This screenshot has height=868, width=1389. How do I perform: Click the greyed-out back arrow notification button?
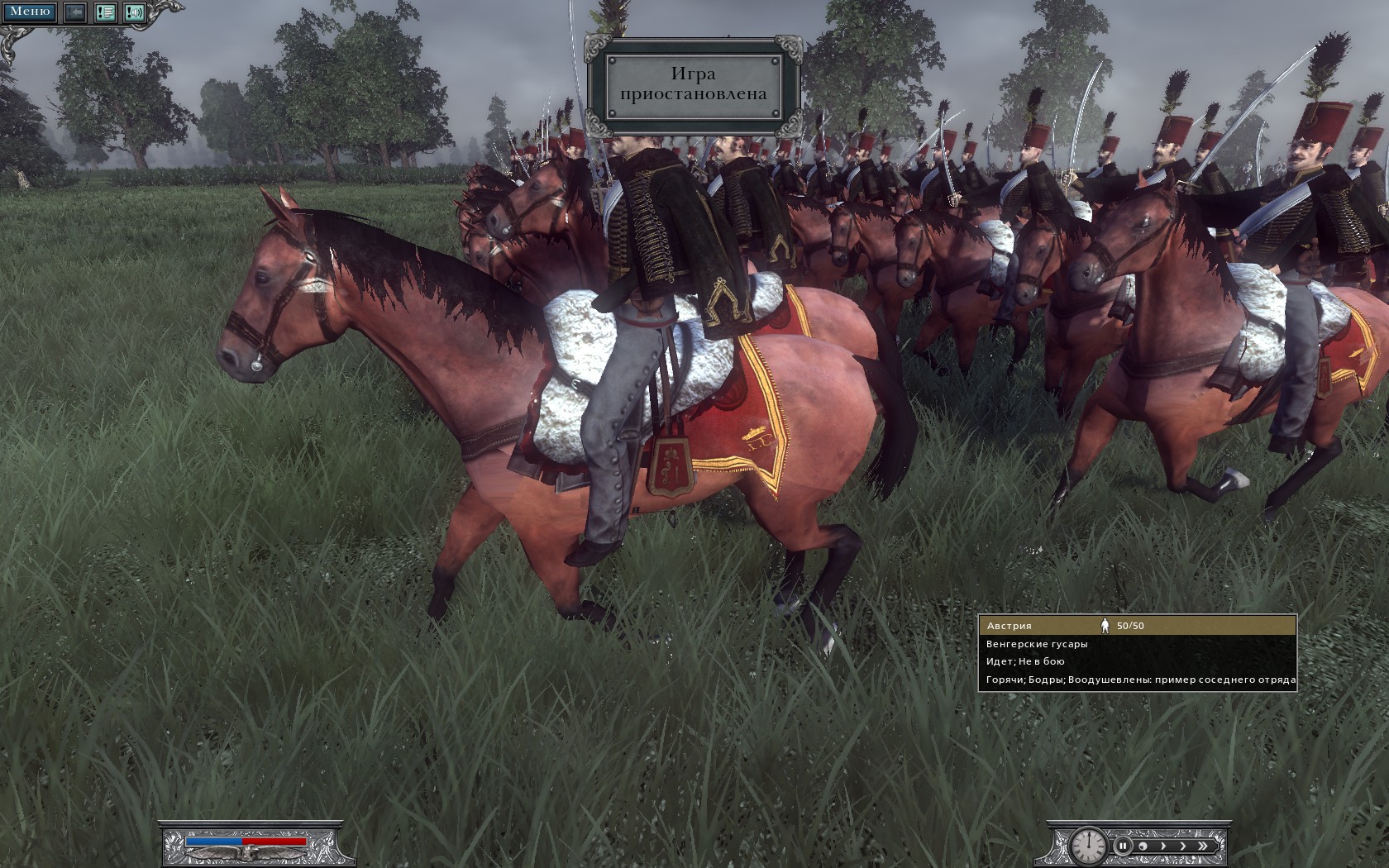[75, 12]
